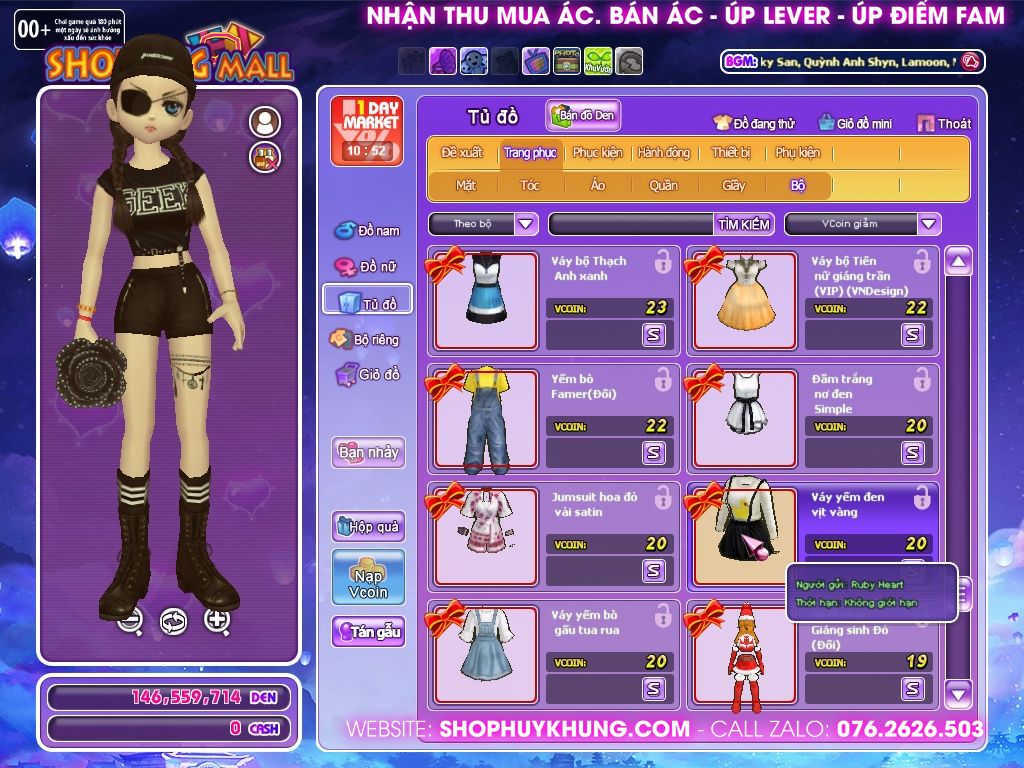Click the TÌM KIẾM search button

(743, 224)
